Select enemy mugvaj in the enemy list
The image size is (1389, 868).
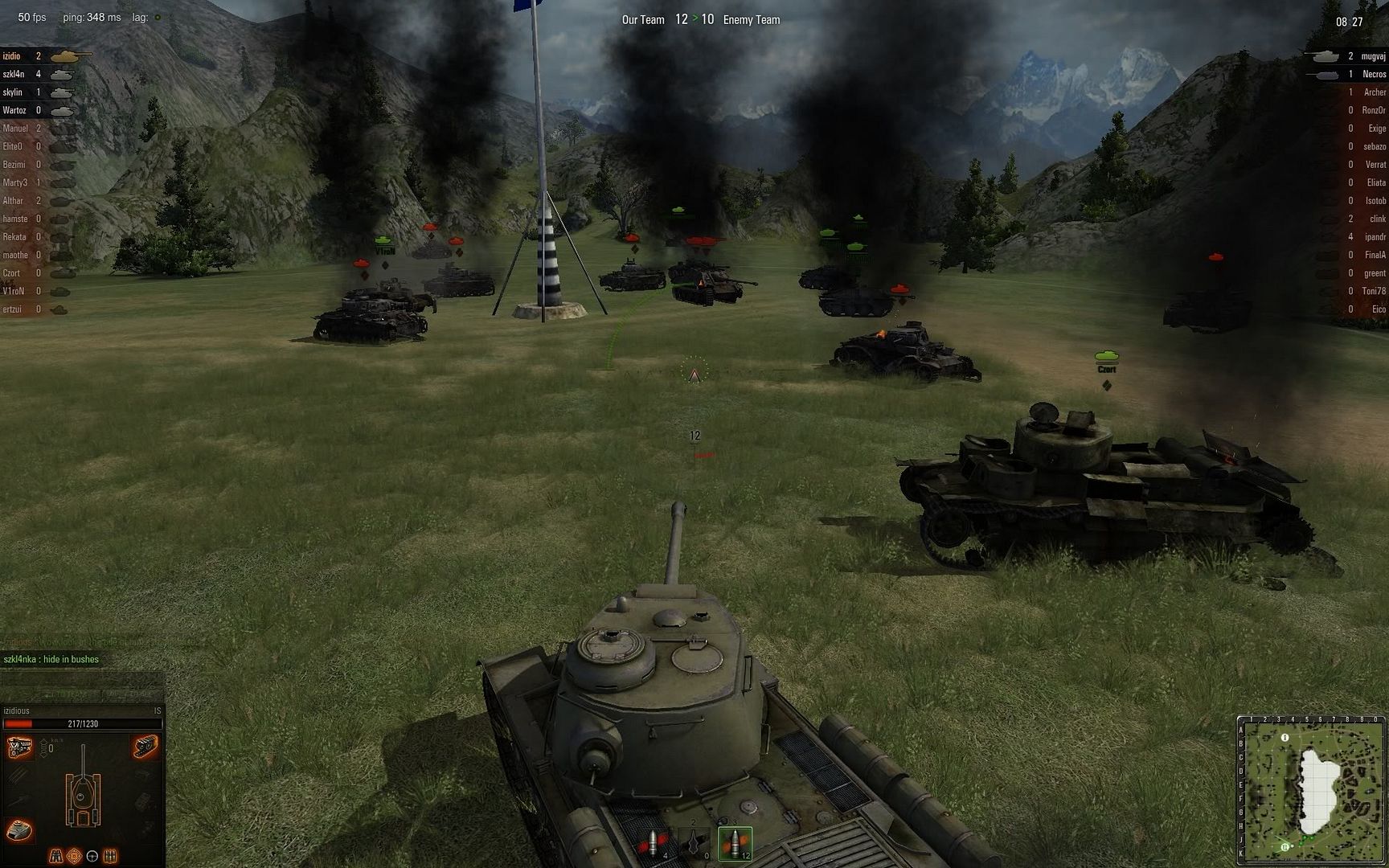1374,56
